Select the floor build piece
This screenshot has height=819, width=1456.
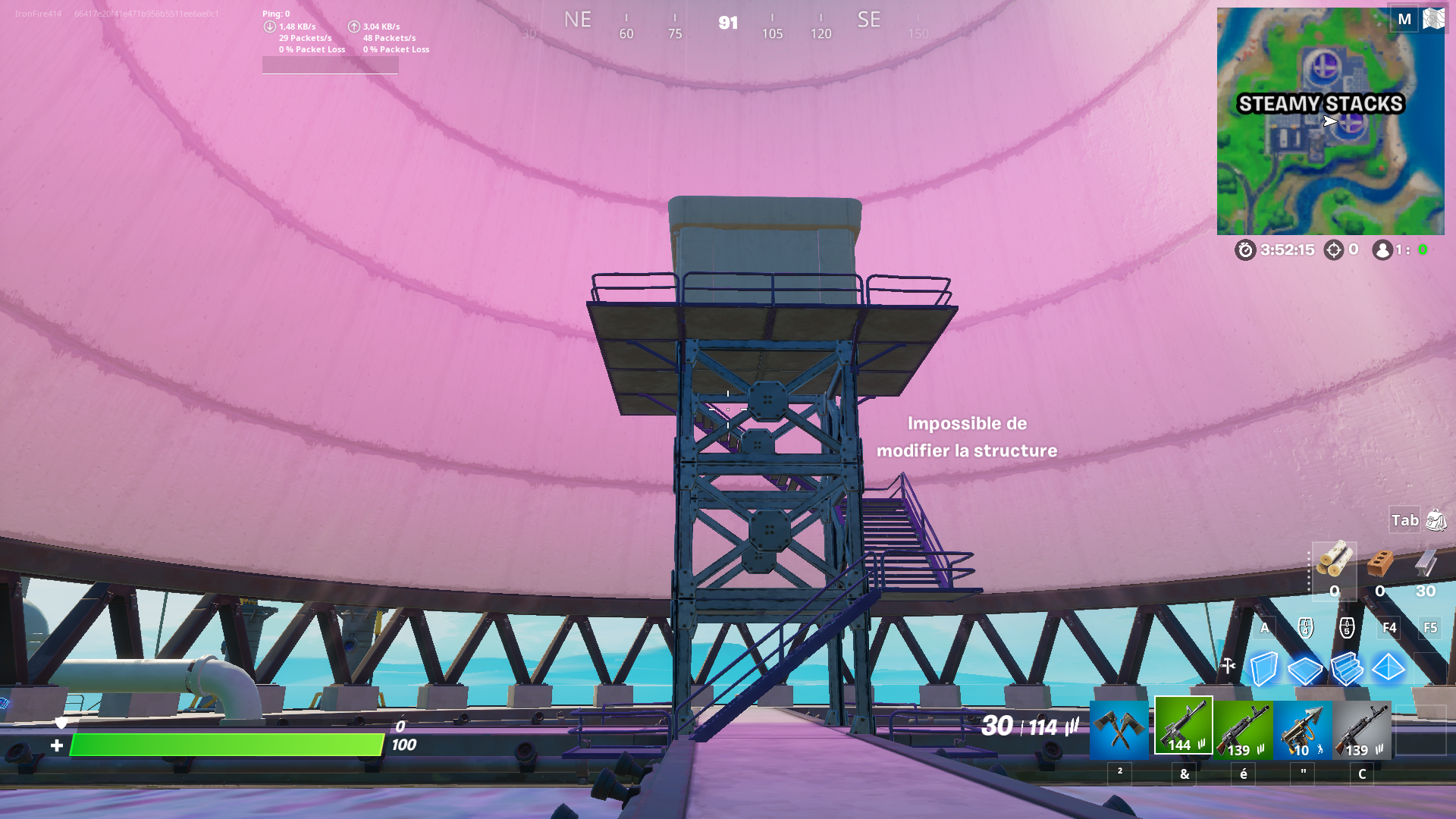[x=1305, y=667]
